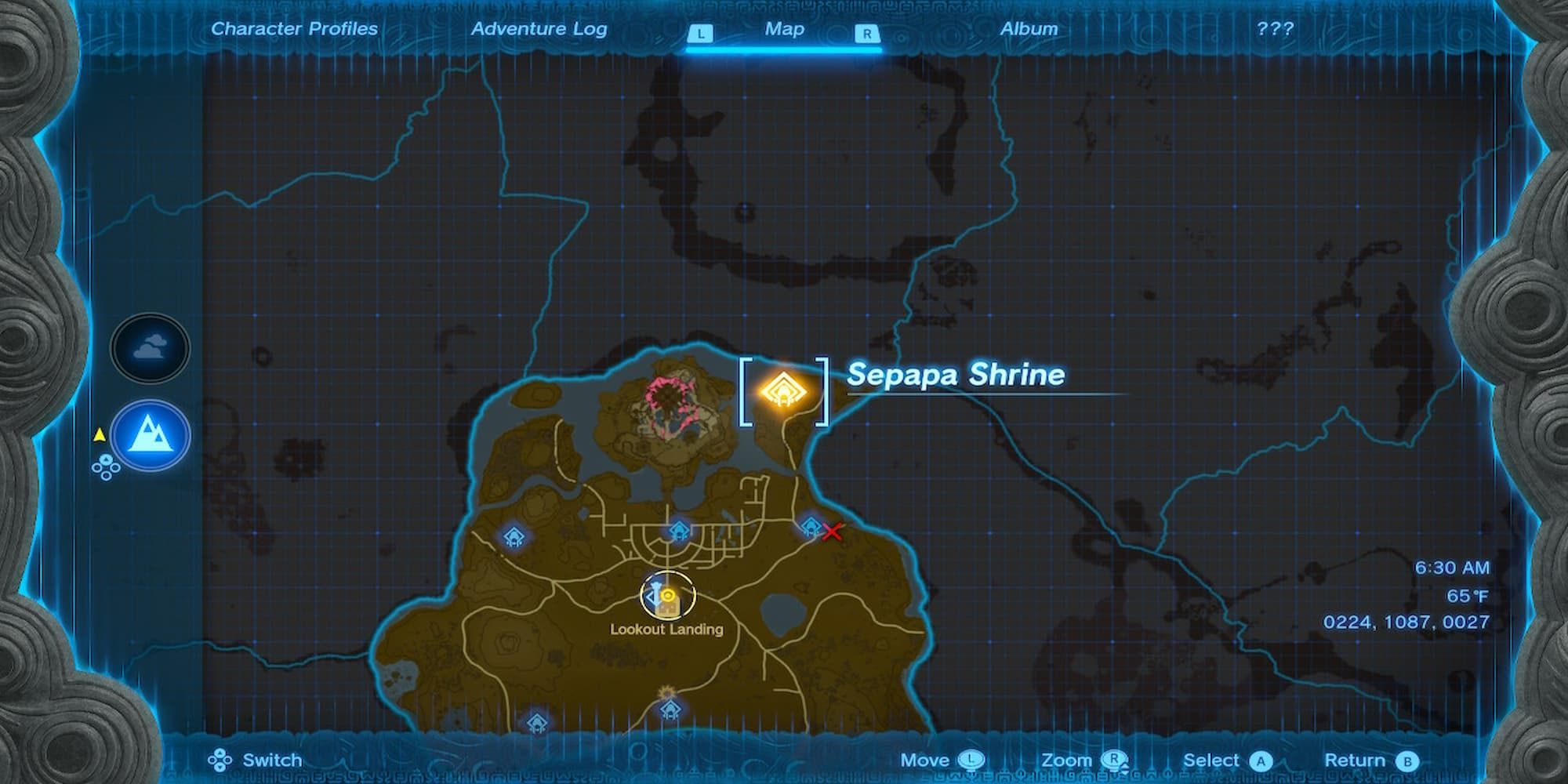
Task: Open the Adventure Log tab
Action: (x=539, y=29)
